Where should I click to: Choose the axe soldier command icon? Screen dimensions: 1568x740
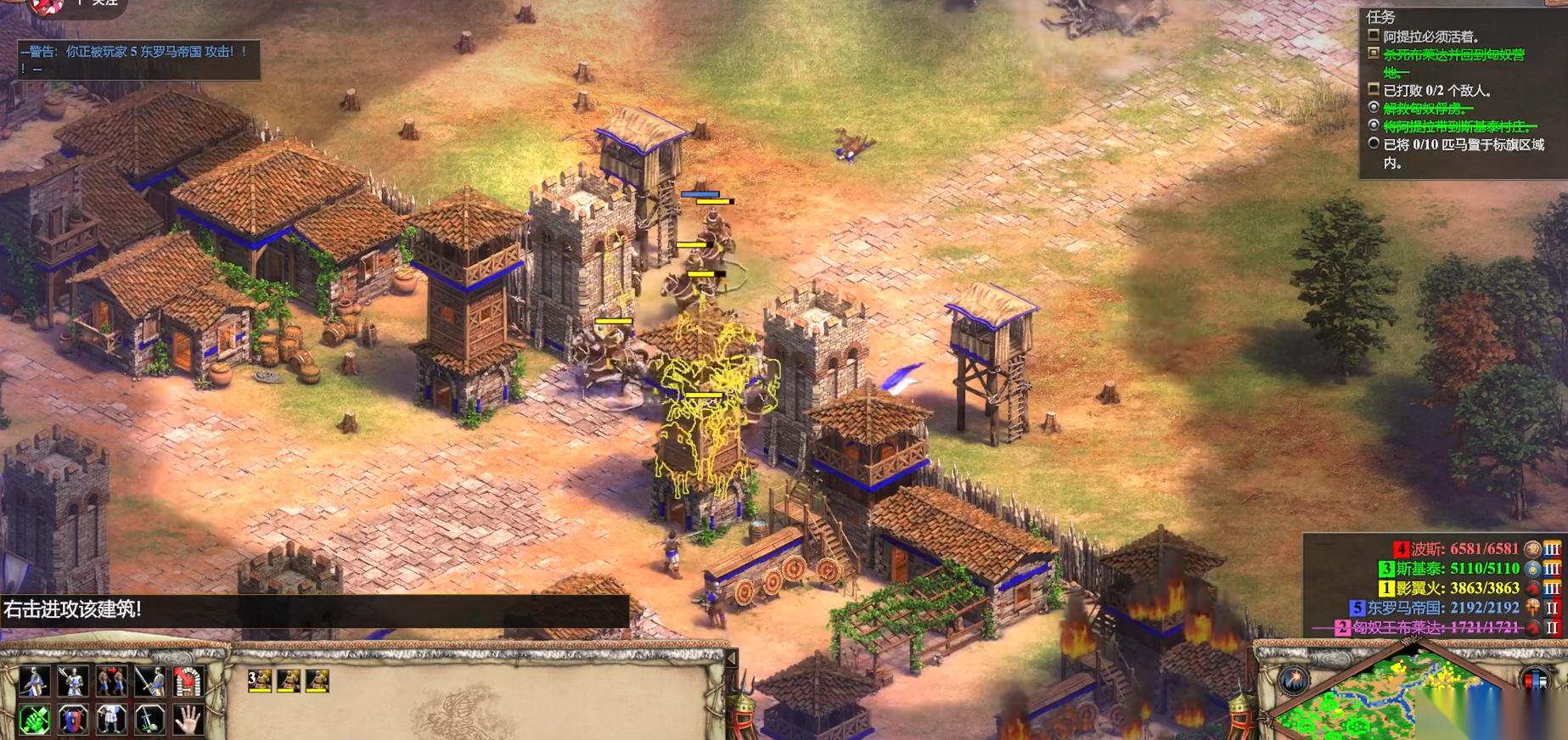[x=73, y=681]
